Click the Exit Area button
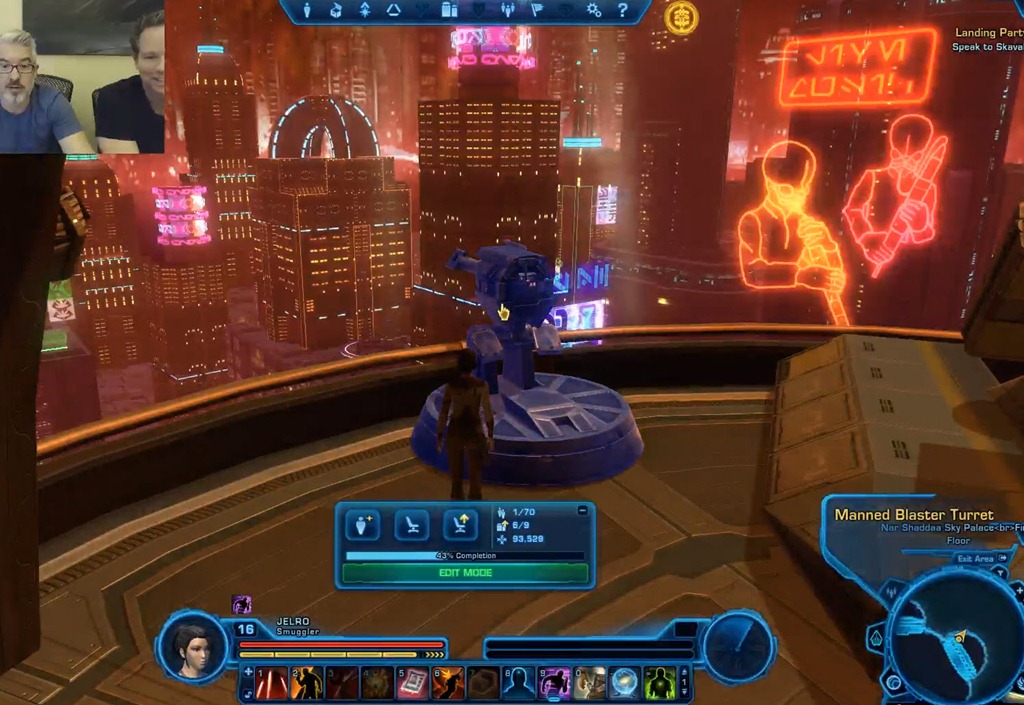The height and width of the screenshot is (705, 1024). point(976,559)
